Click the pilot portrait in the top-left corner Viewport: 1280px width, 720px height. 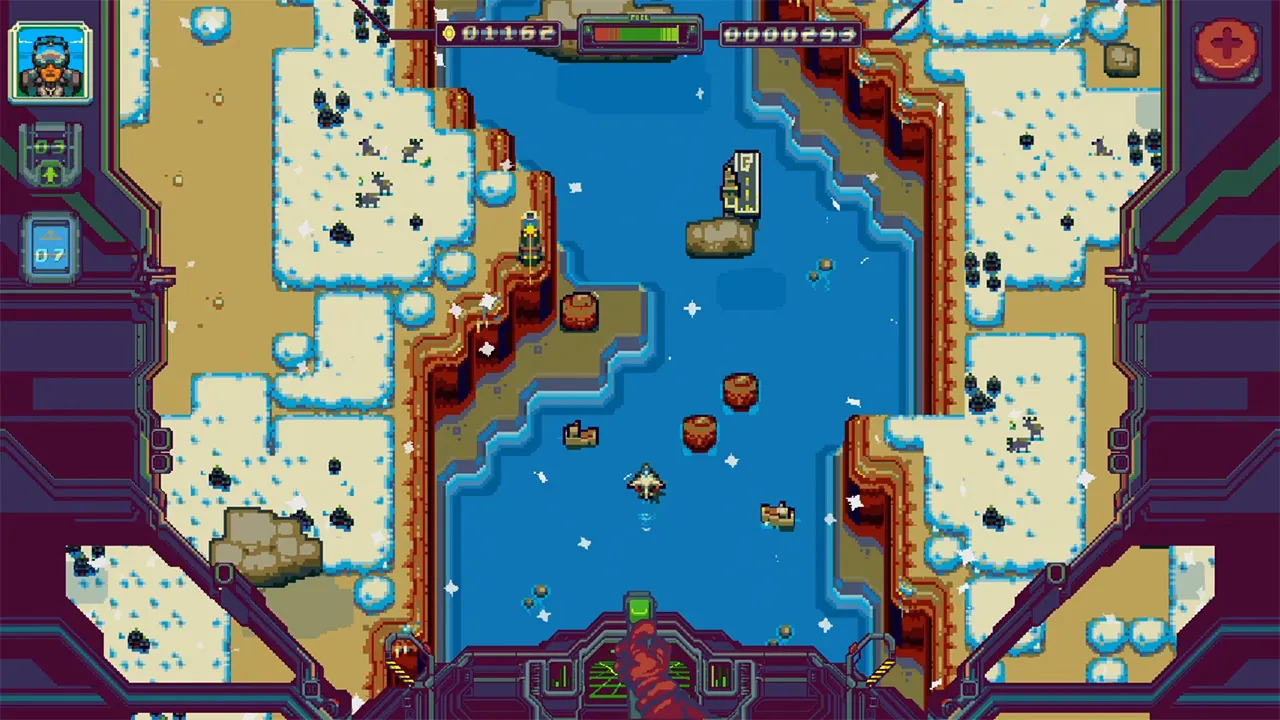click(50, 62)
